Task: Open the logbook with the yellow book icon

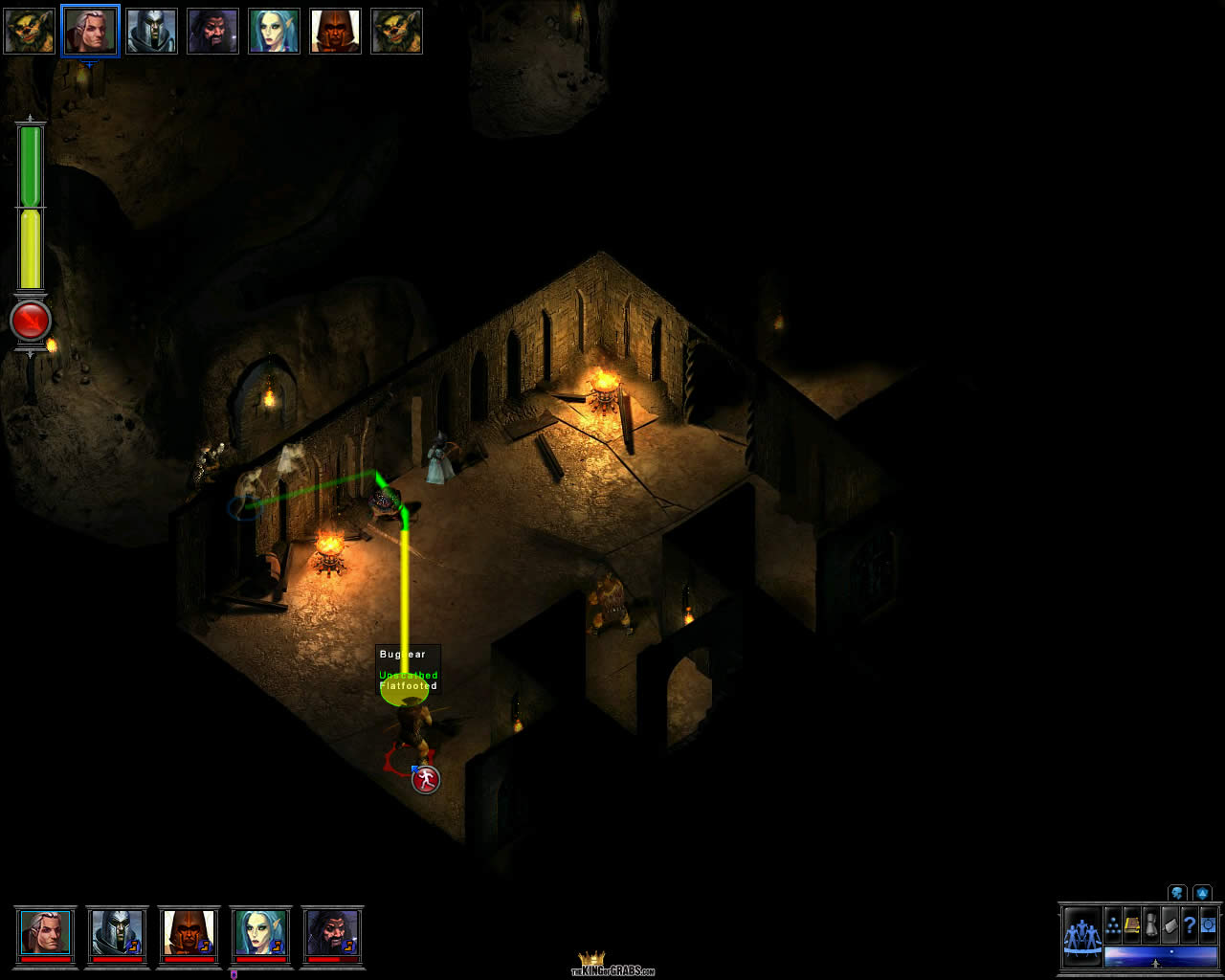Action: [x=1132, y=925]
